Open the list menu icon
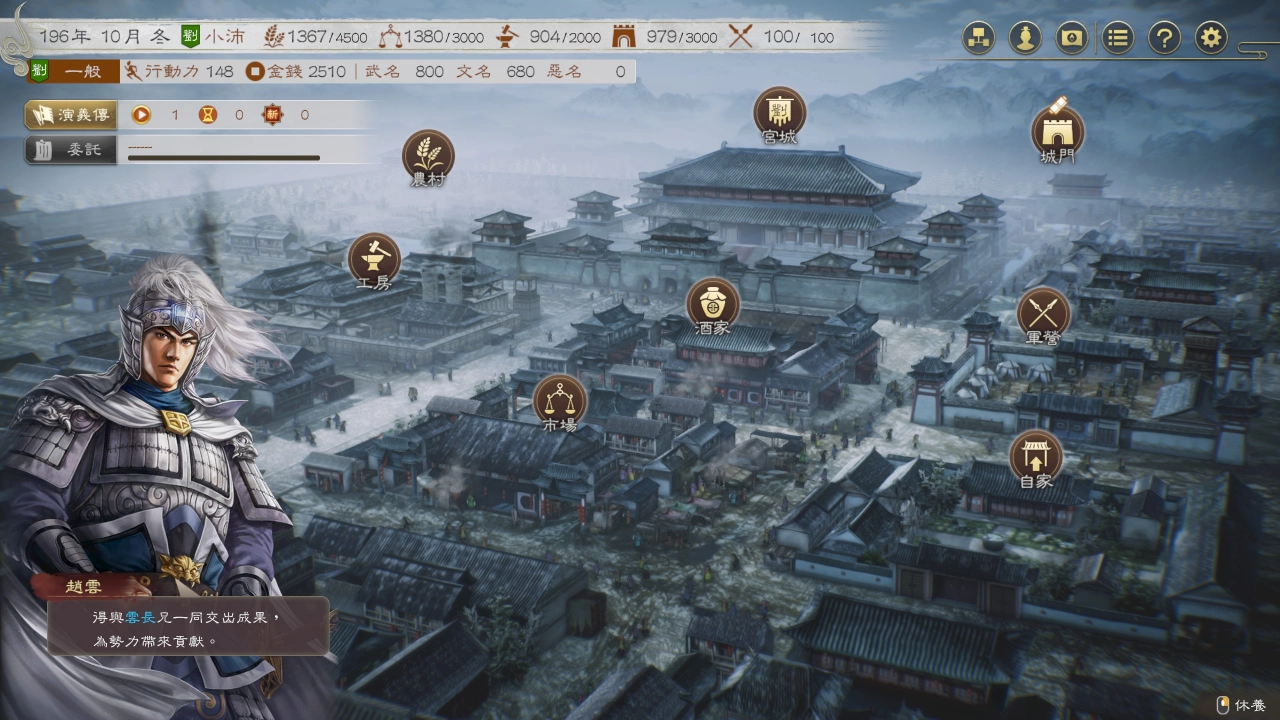Image resolution: width=1280 pixels, height=720 pixels. point(1118,38)
